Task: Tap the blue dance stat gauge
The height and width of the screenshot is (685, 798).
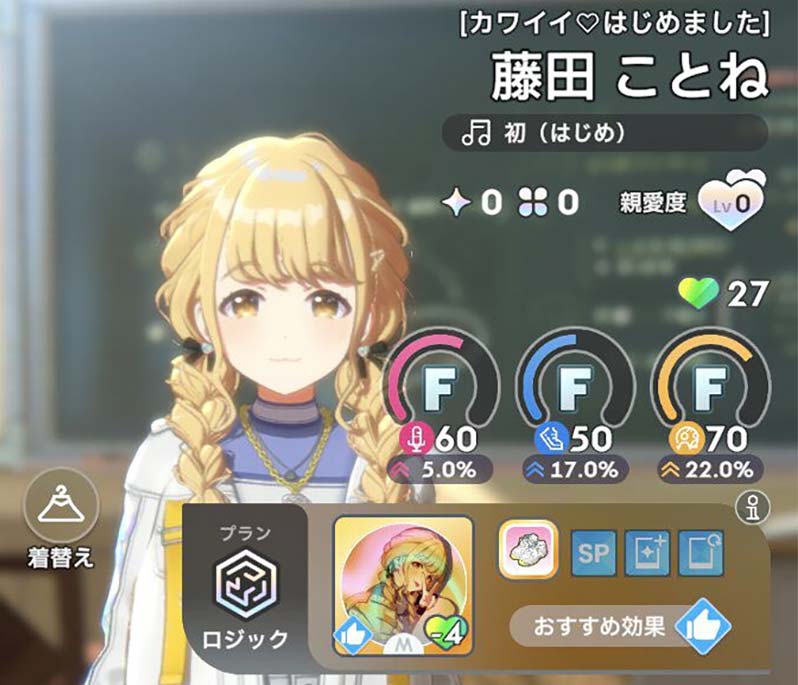Action: click(575, 385)
